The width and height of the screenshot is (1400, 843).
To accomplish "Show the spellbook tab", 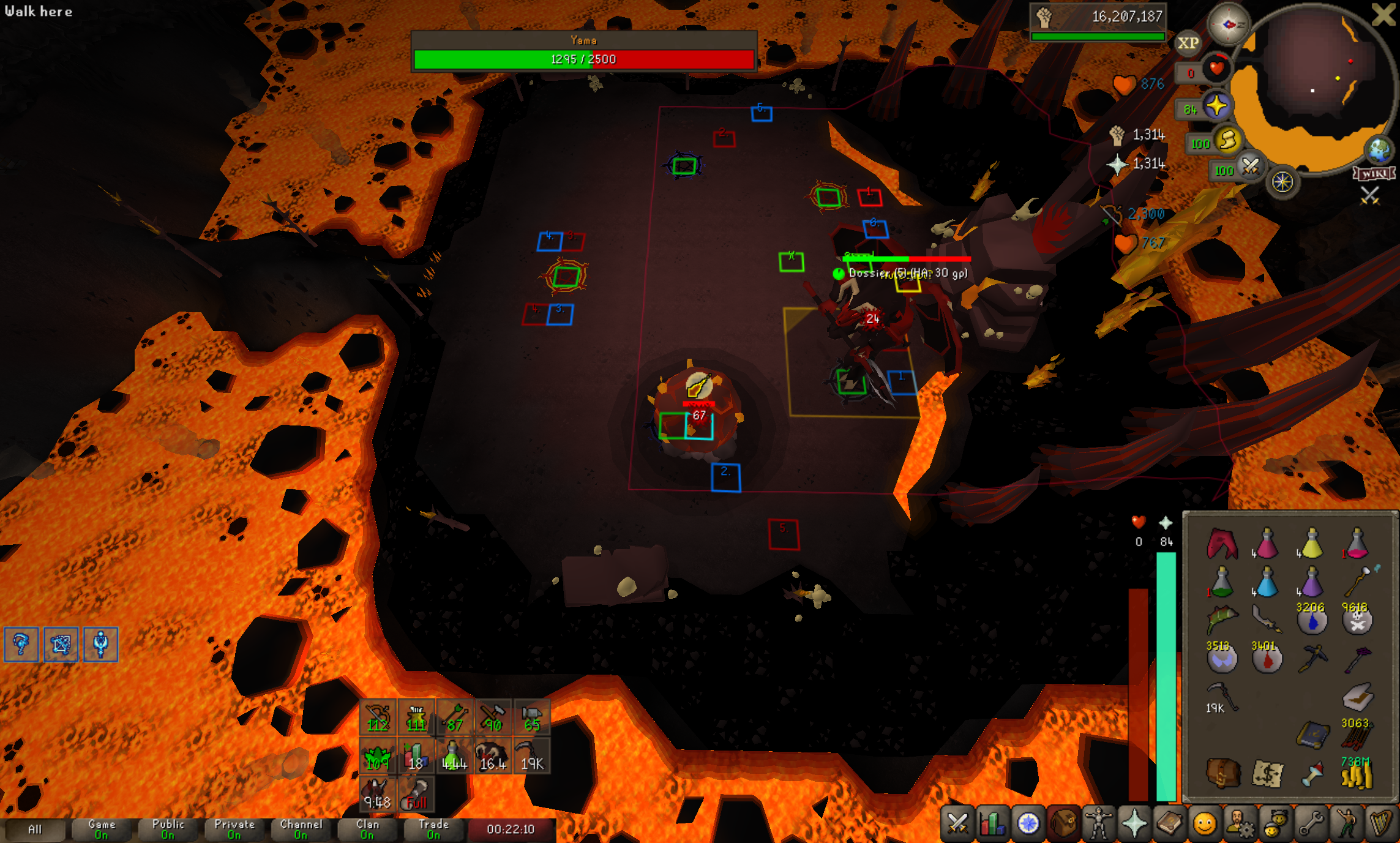I will click(1169, 823).
